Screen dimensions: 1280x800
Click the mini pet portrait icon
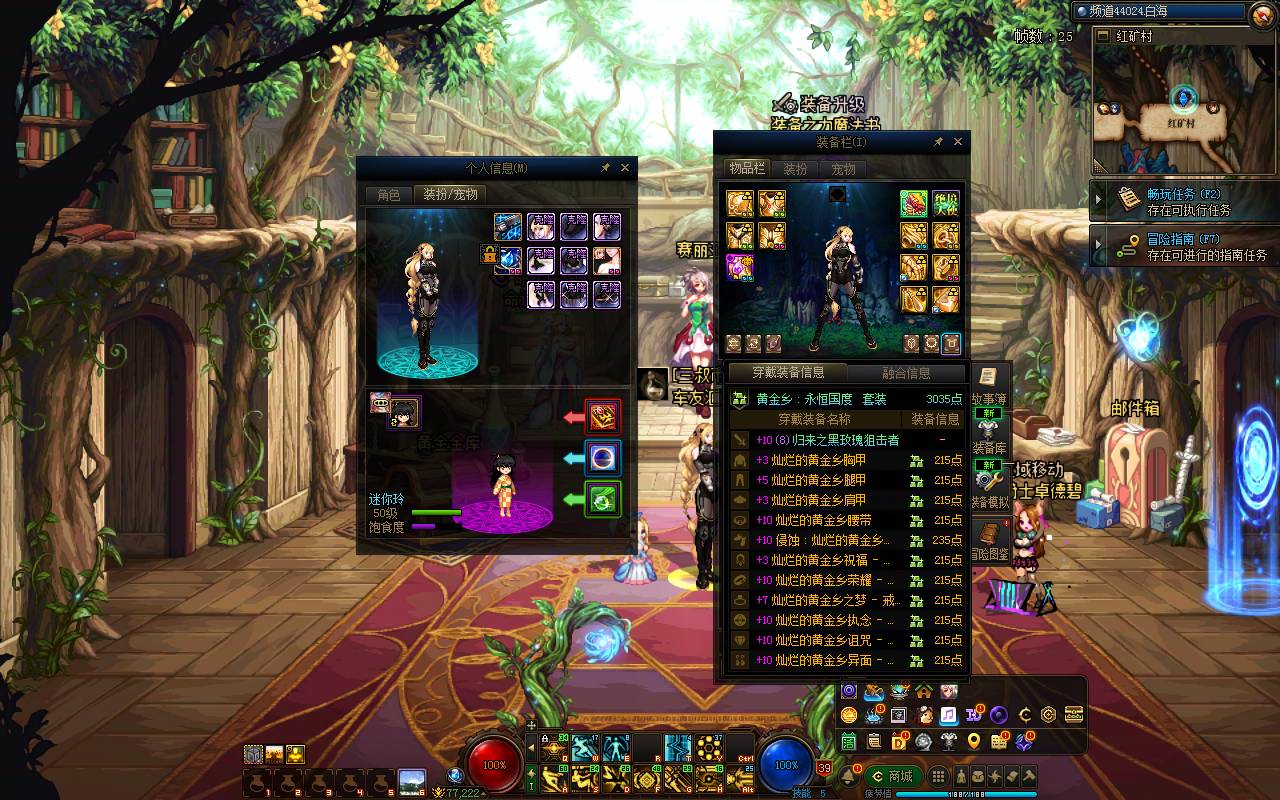coord(403,412)
